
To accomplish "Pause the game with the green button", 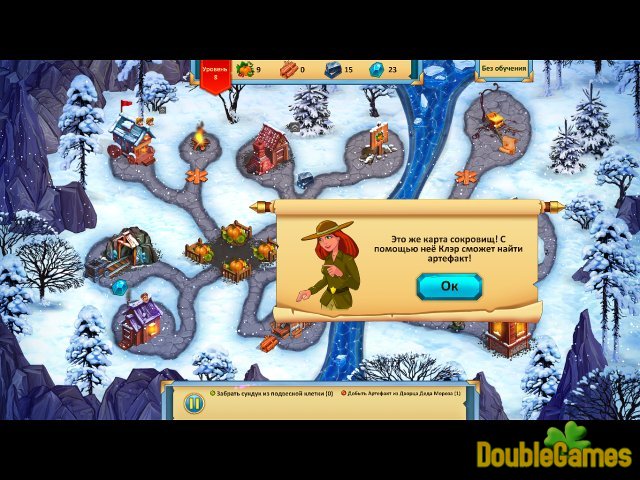I will click(x=194, y=403).
